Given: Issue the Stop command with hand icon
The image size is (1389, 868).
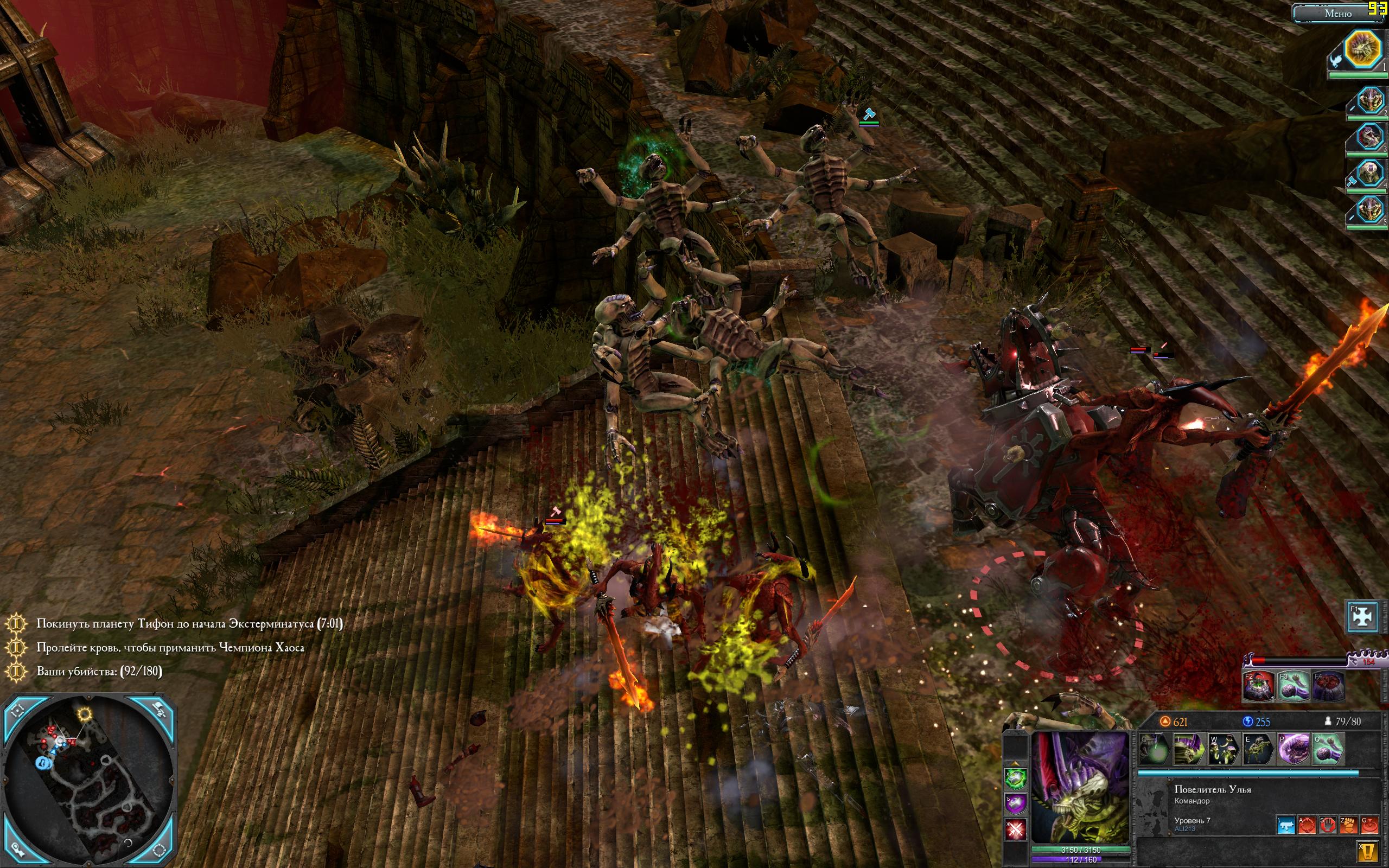Looking at the screenshot, I should pyautogui.click(x=1328, y=825).
